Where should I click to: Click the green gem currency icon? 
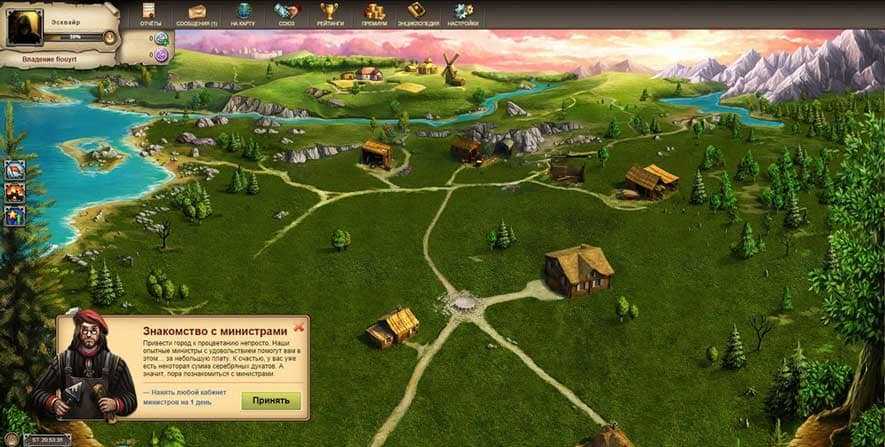pyautogui.click(x=160, y=39)
